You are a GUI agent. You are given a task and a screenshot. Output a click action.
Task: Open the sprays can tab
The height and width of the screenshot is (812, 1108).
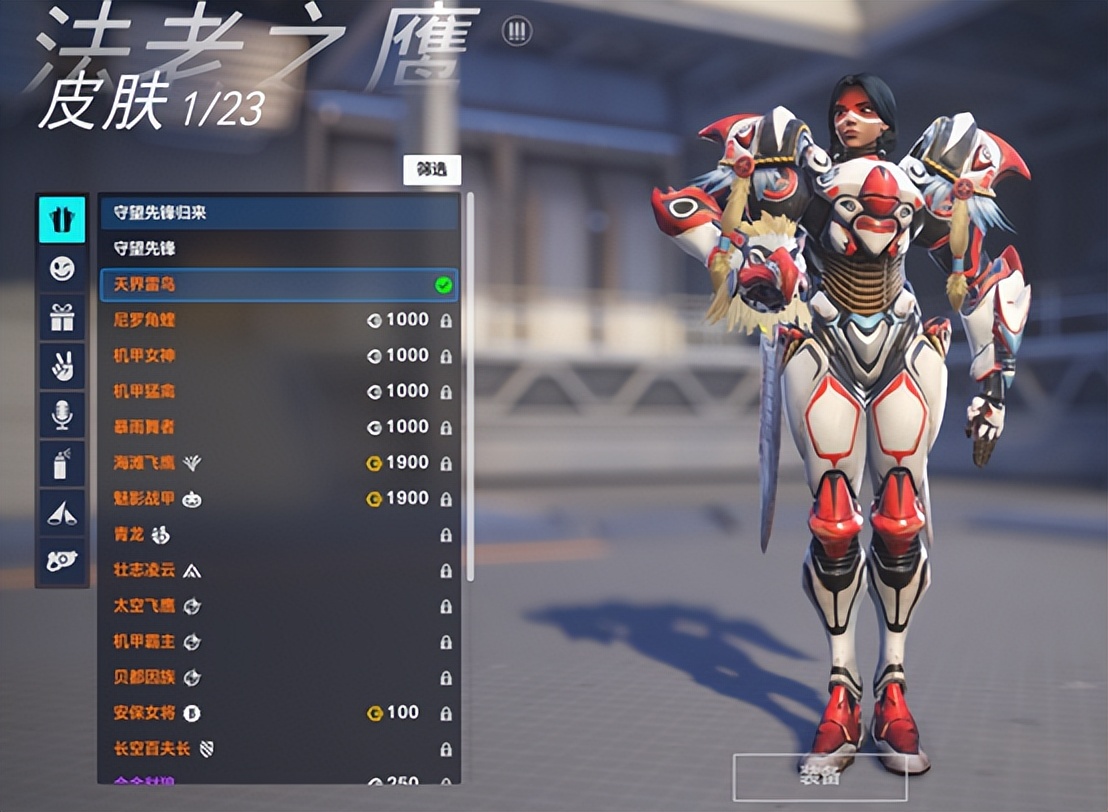(x=62, y=464)
